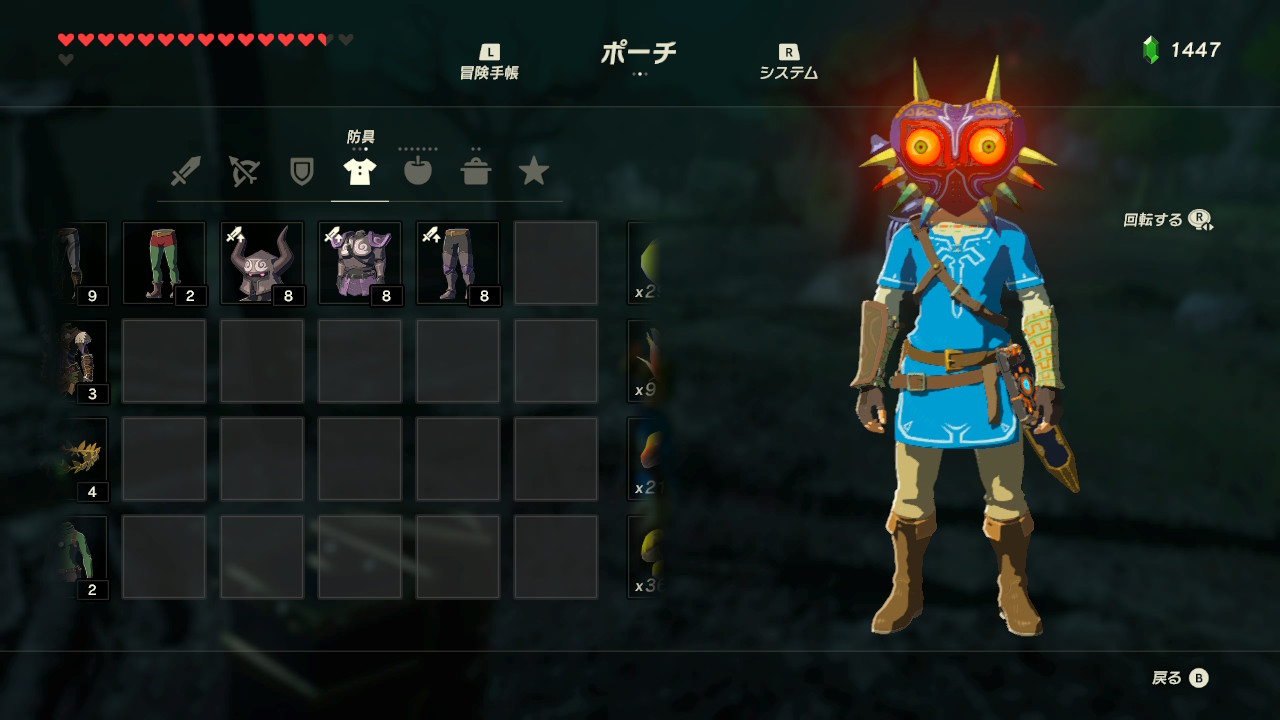1280x720 pixels.
Task: Pick the horned dark helmet armor slot
Action: coord(262,263)
